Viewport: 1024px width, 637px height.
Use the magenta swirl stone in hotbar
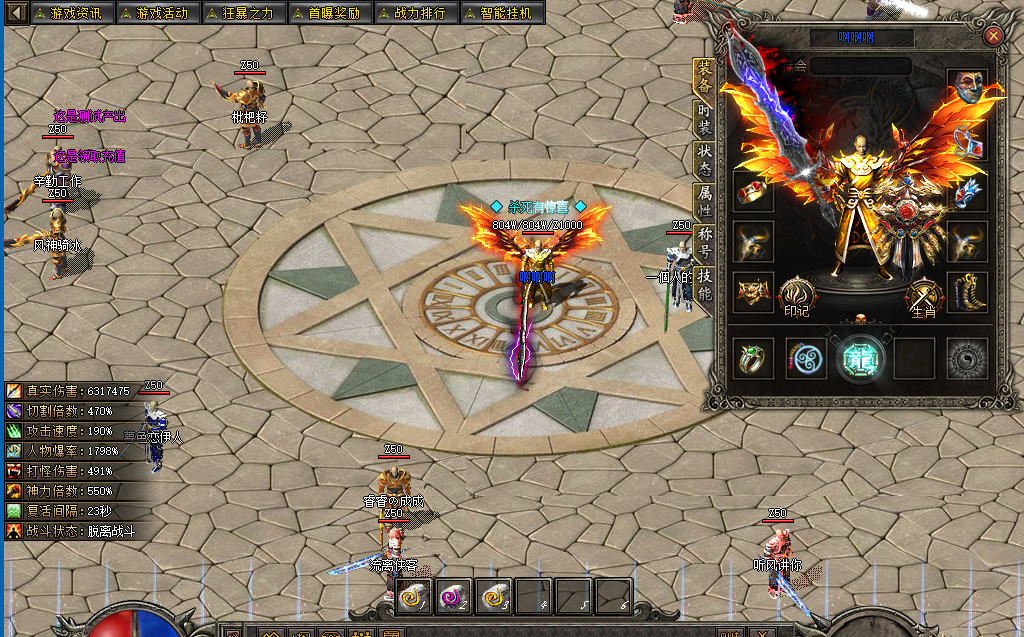tap(453, 597)
